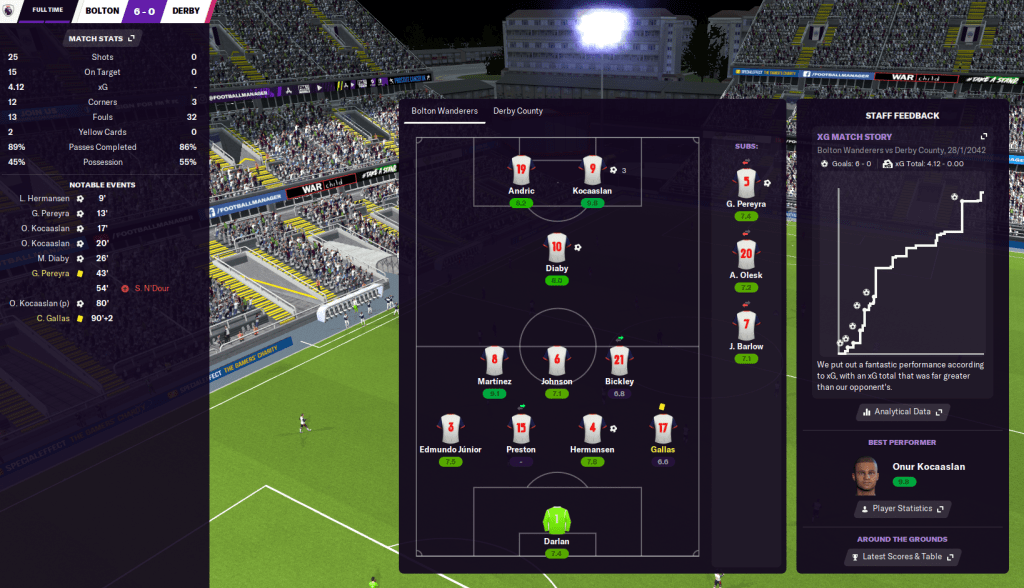1024x588 pixels.
Task: Select Diaby's number 10 shirt
Action: [x=557, y=247]
